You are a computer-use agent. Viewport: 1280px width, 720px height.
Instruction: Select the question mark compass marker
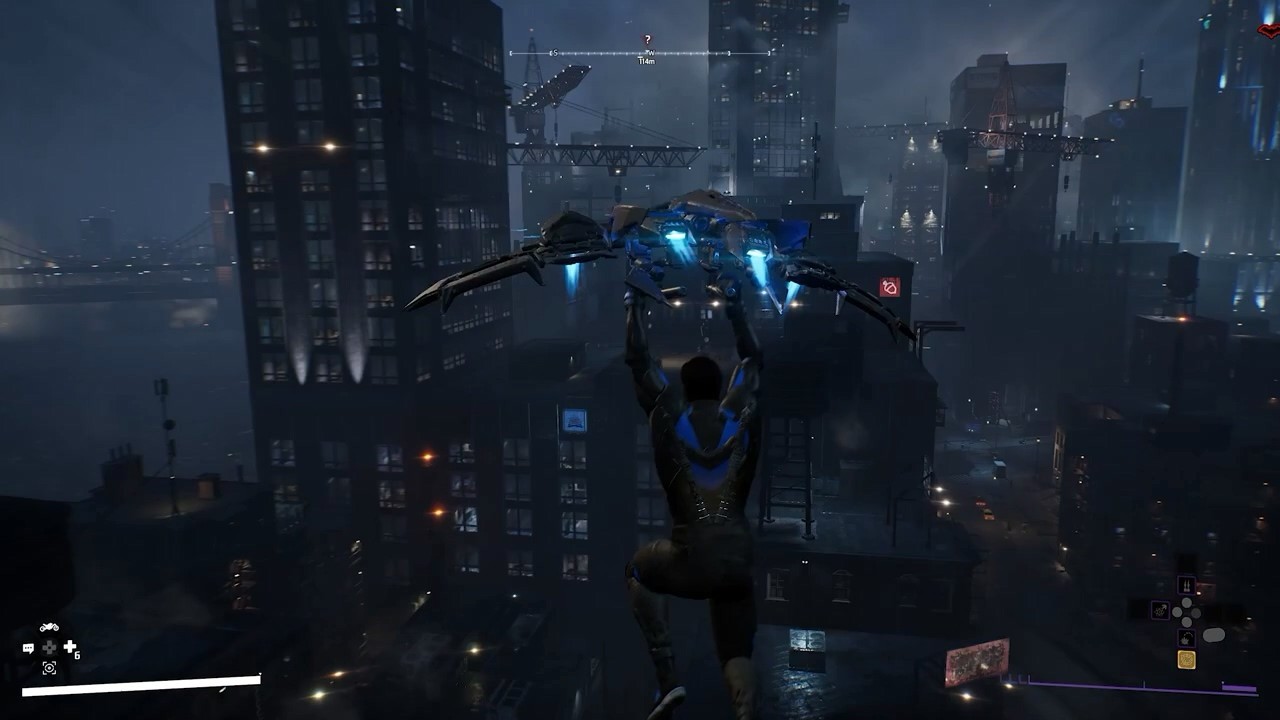pos(647,40)
